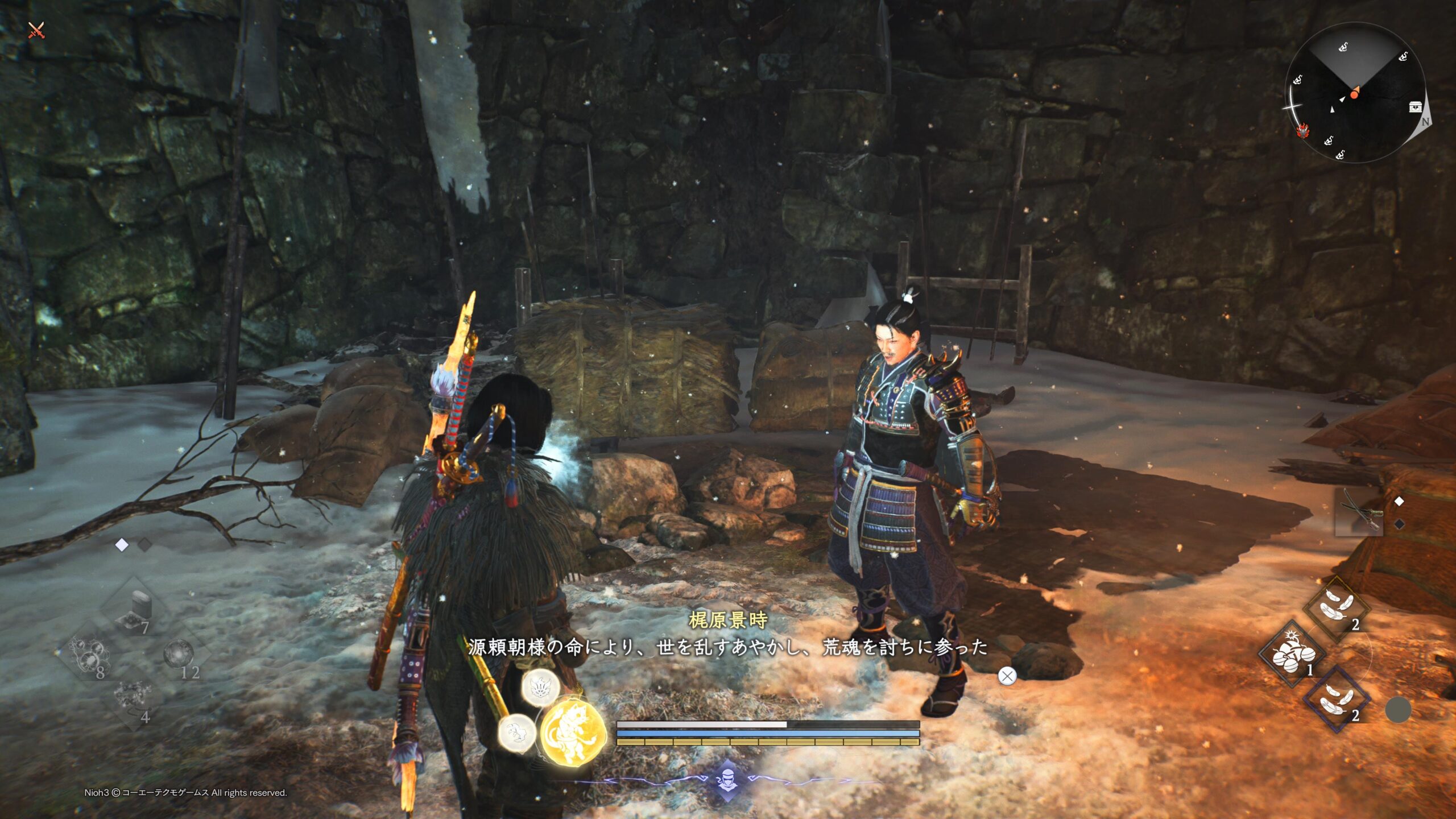Select the treasure chest marker on minimap

click(x=1416, y=107)
